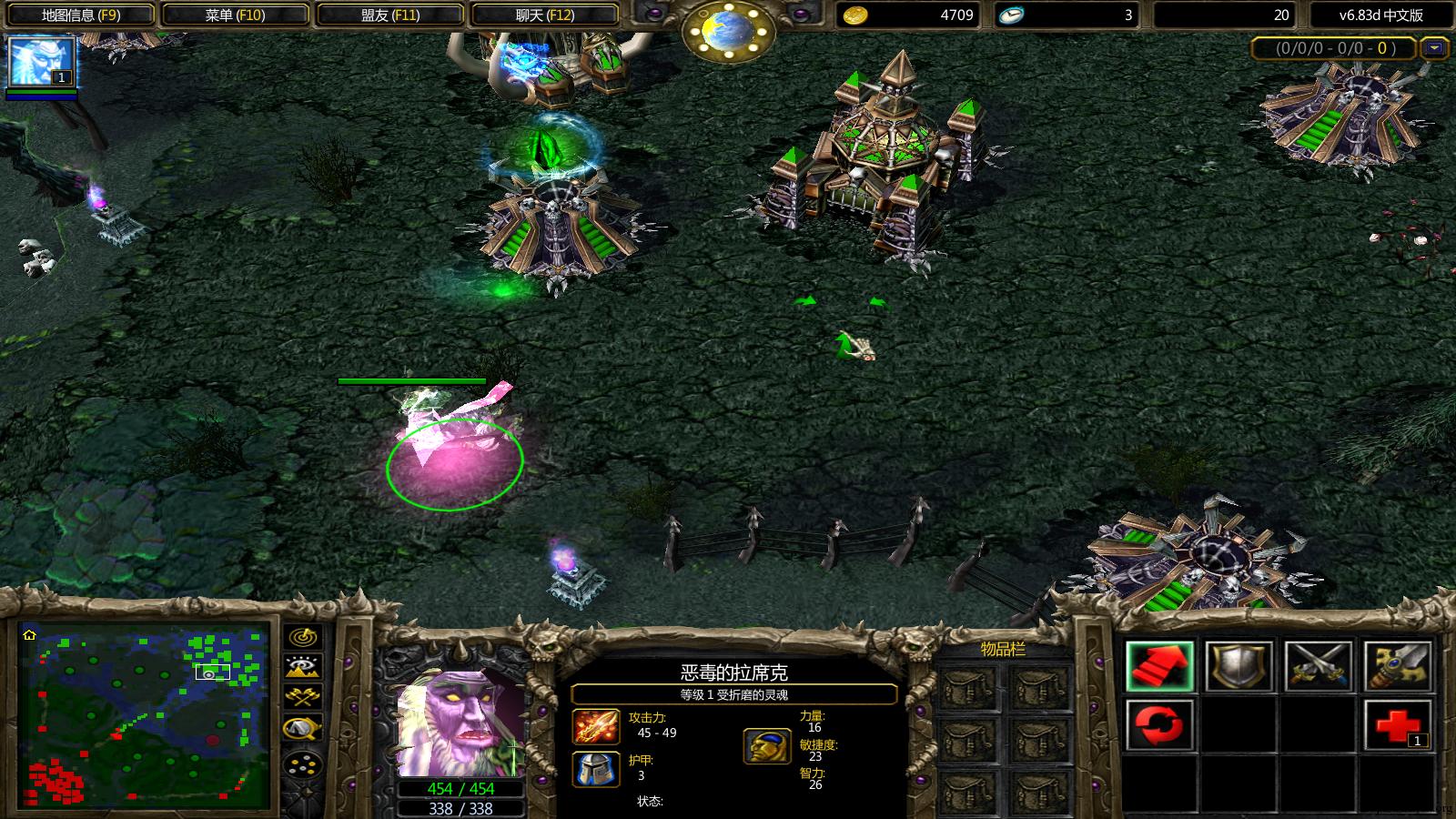Toggle the minimap terrain eye button
The image size is (1456, 819).
303,667
